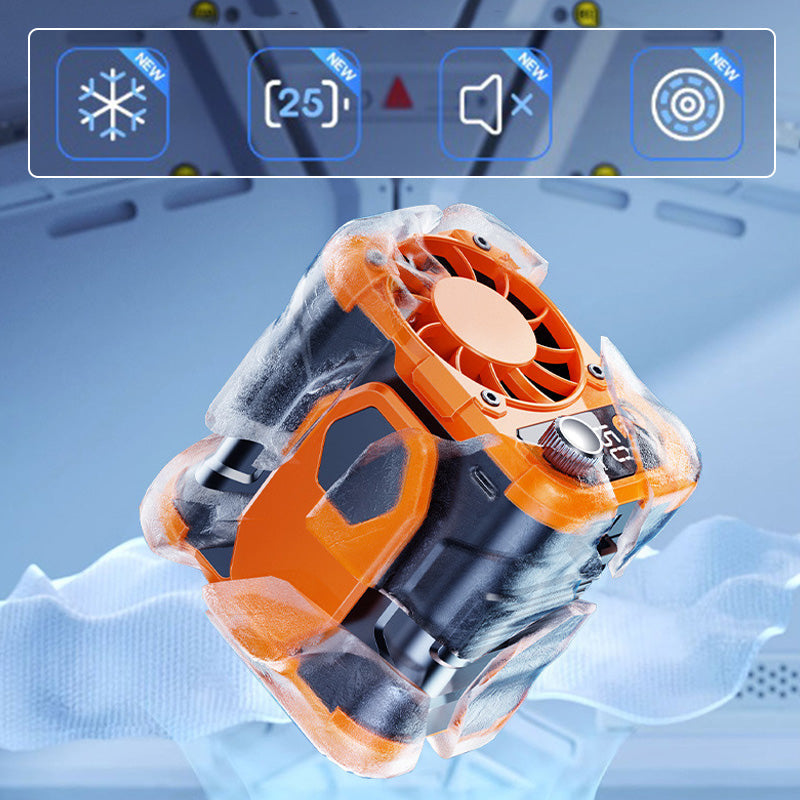Open the concentric circle ring icon
Screen dimensions: 800x800
tap(686, 103)
